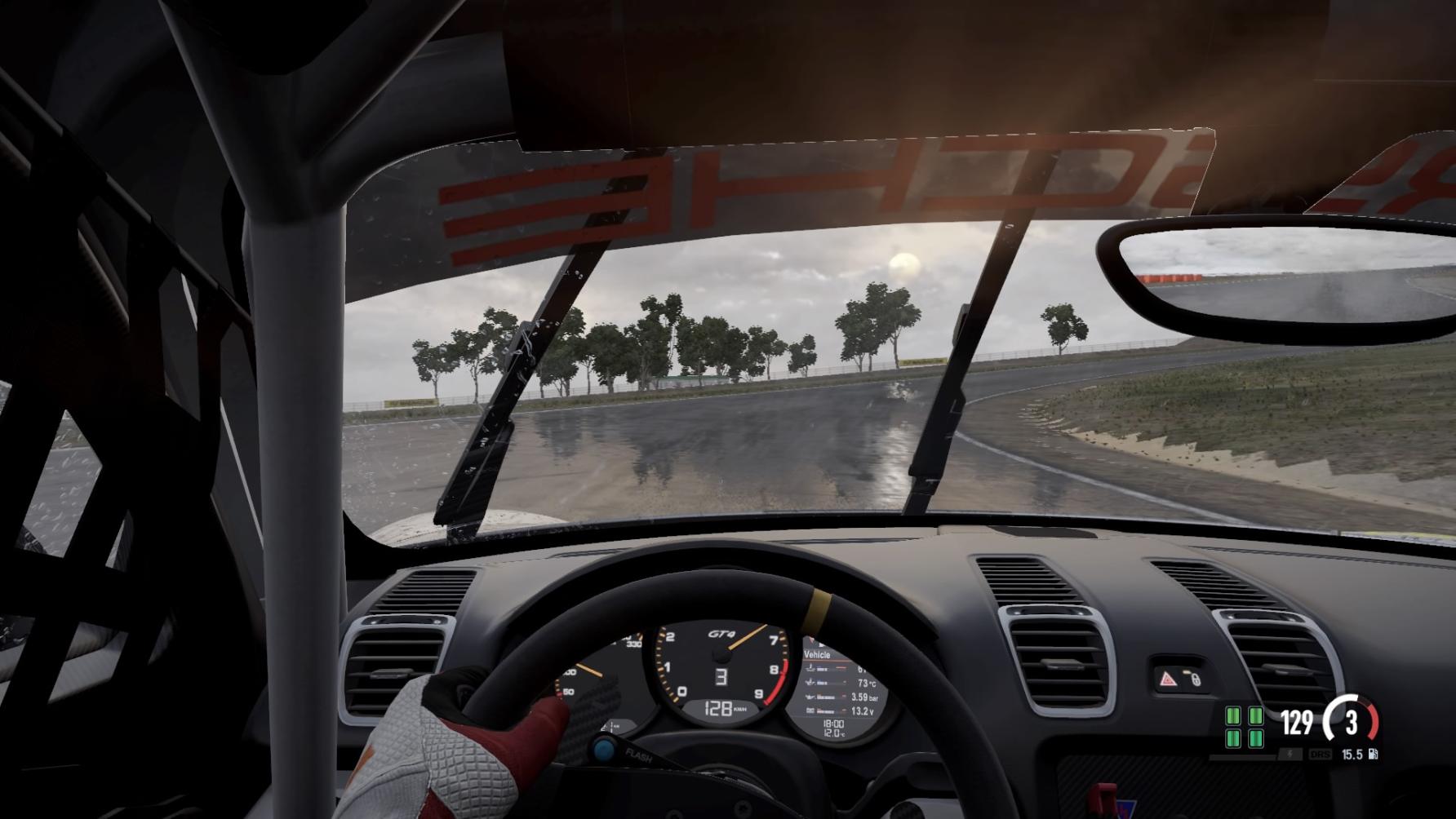Screen dimensions: 1456x819
Task: Click the battery voltage icon reading 13.2v
Action: (811, 710)
